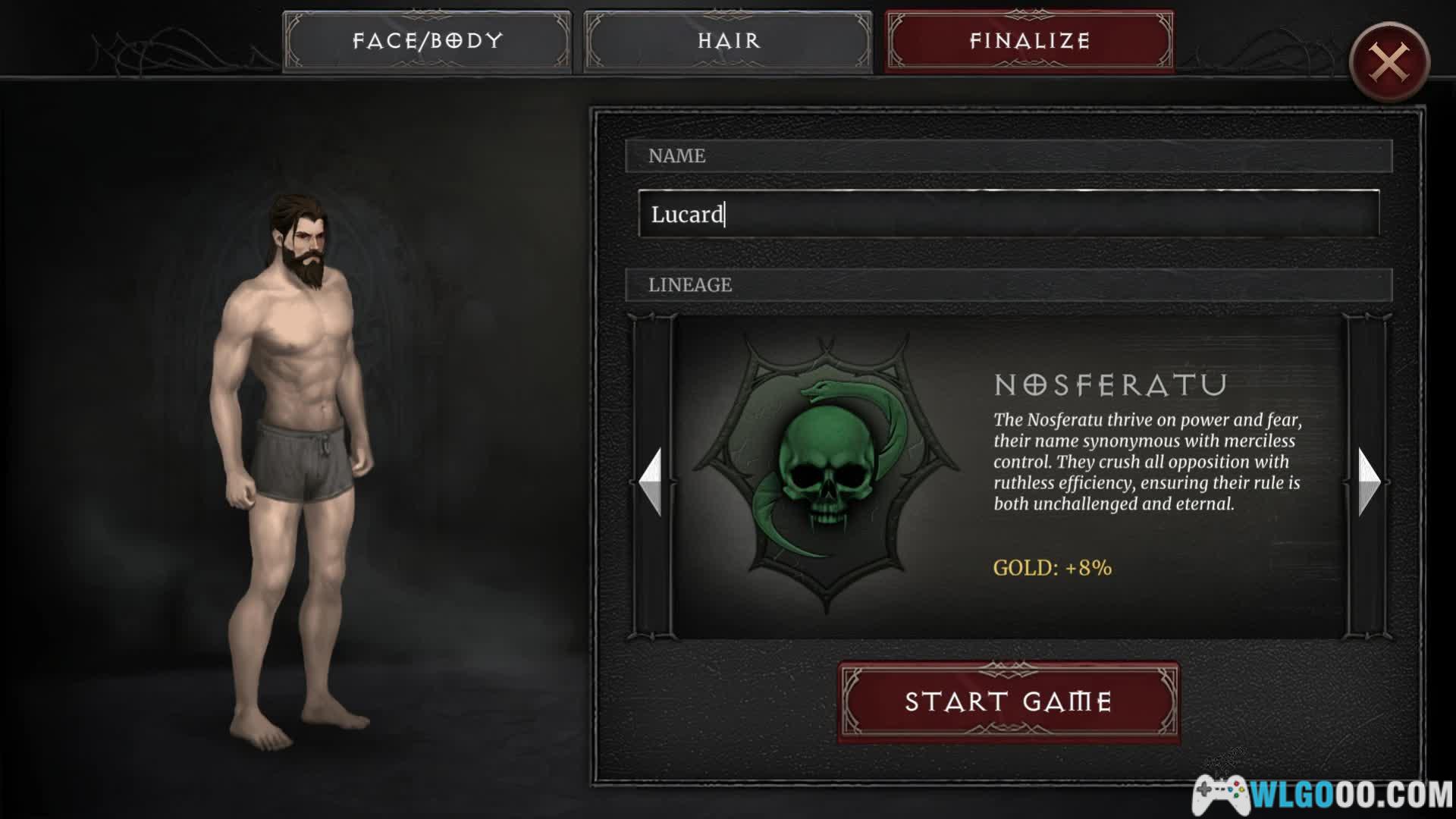Screen dimensions: 1456x819
Task: Show the previous lineage
Action: coord(651,482)
